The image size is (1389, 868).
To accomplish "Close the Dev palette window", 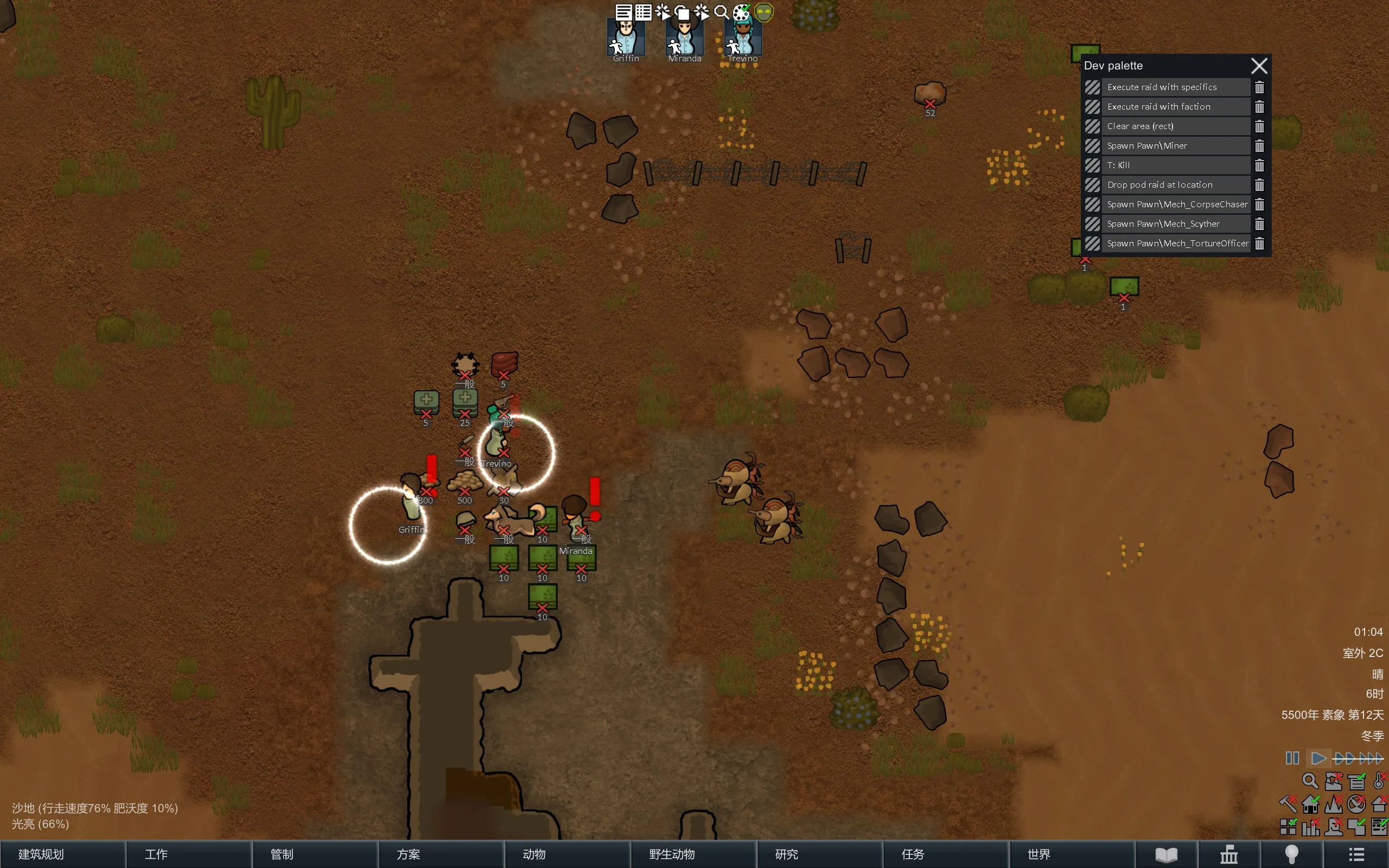I will (x=1259, y=66).
